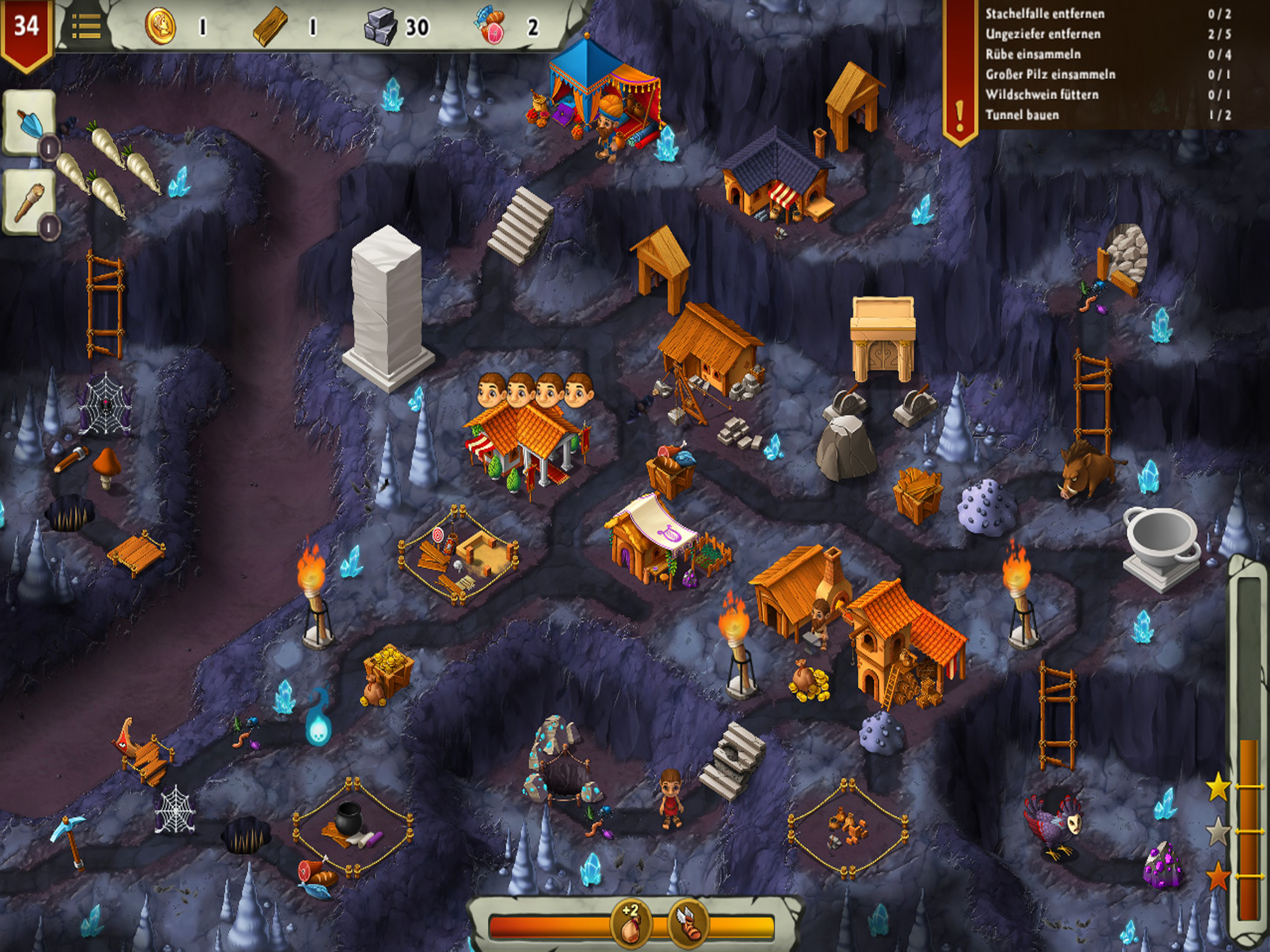
Task: Open the pause menu list button
Action: tap(86, 26)
